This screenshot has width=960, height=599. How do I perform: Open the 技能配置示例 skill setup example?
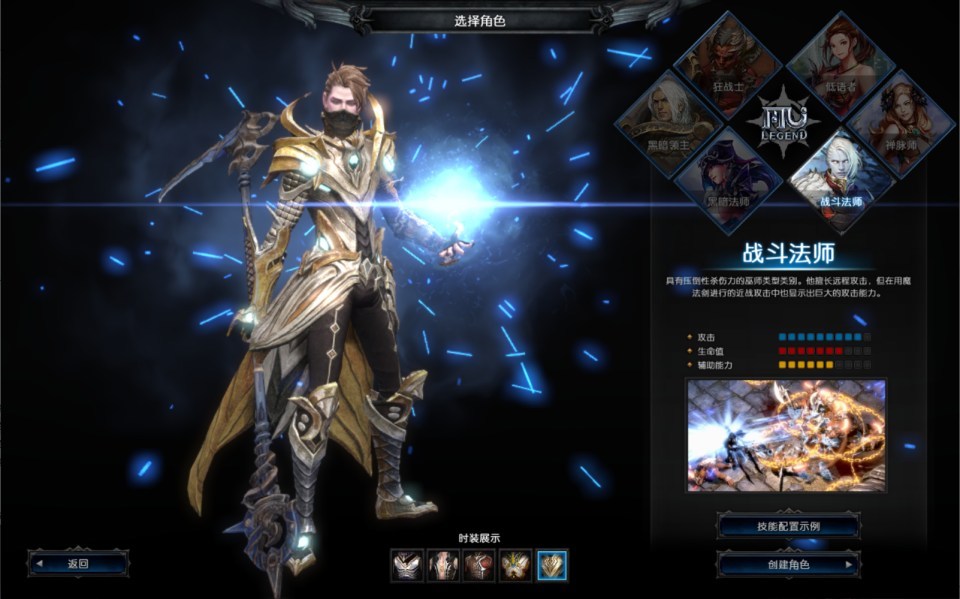point(788,526)
